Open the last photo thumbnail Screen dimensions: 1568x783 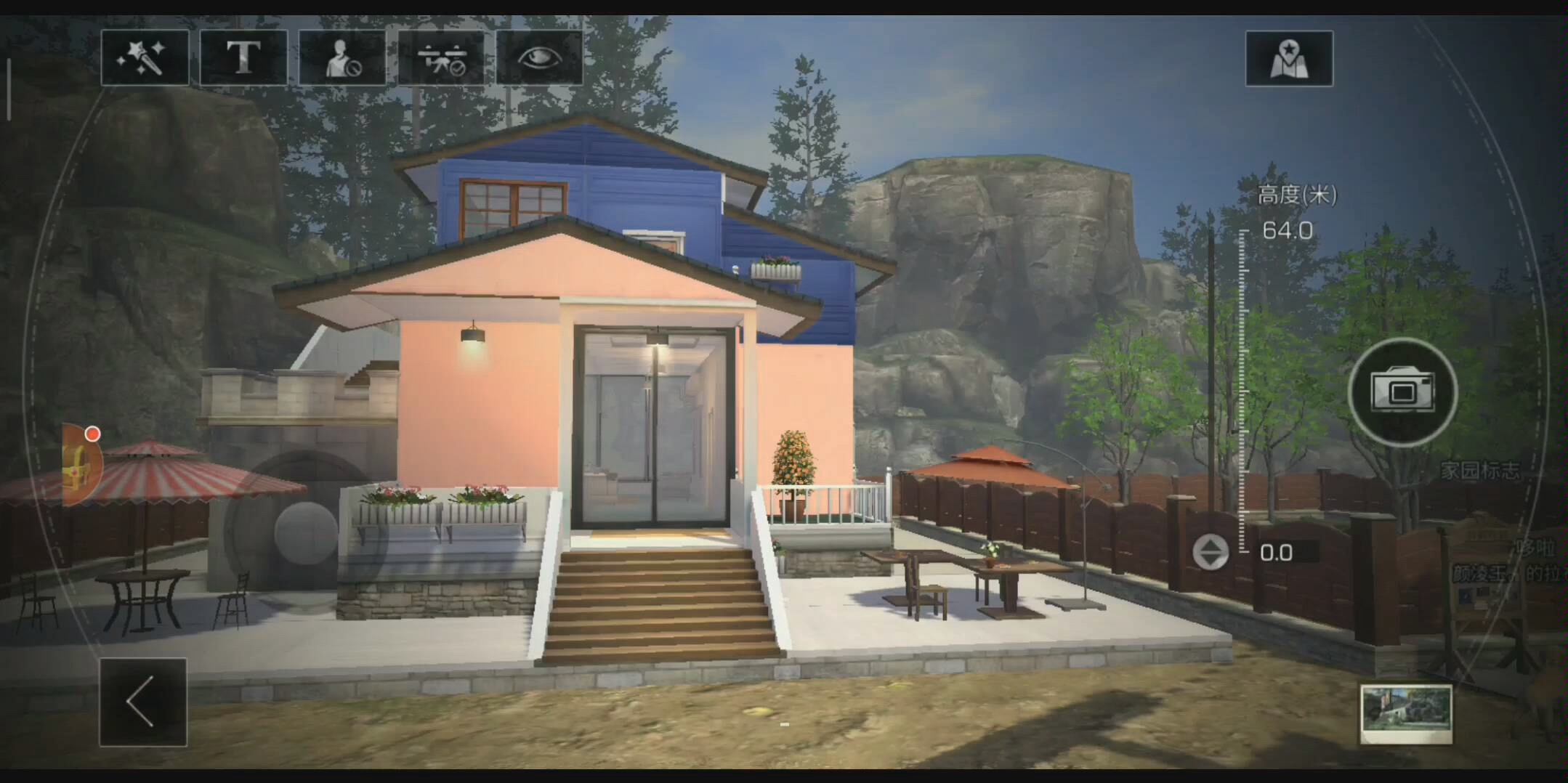1406,713
